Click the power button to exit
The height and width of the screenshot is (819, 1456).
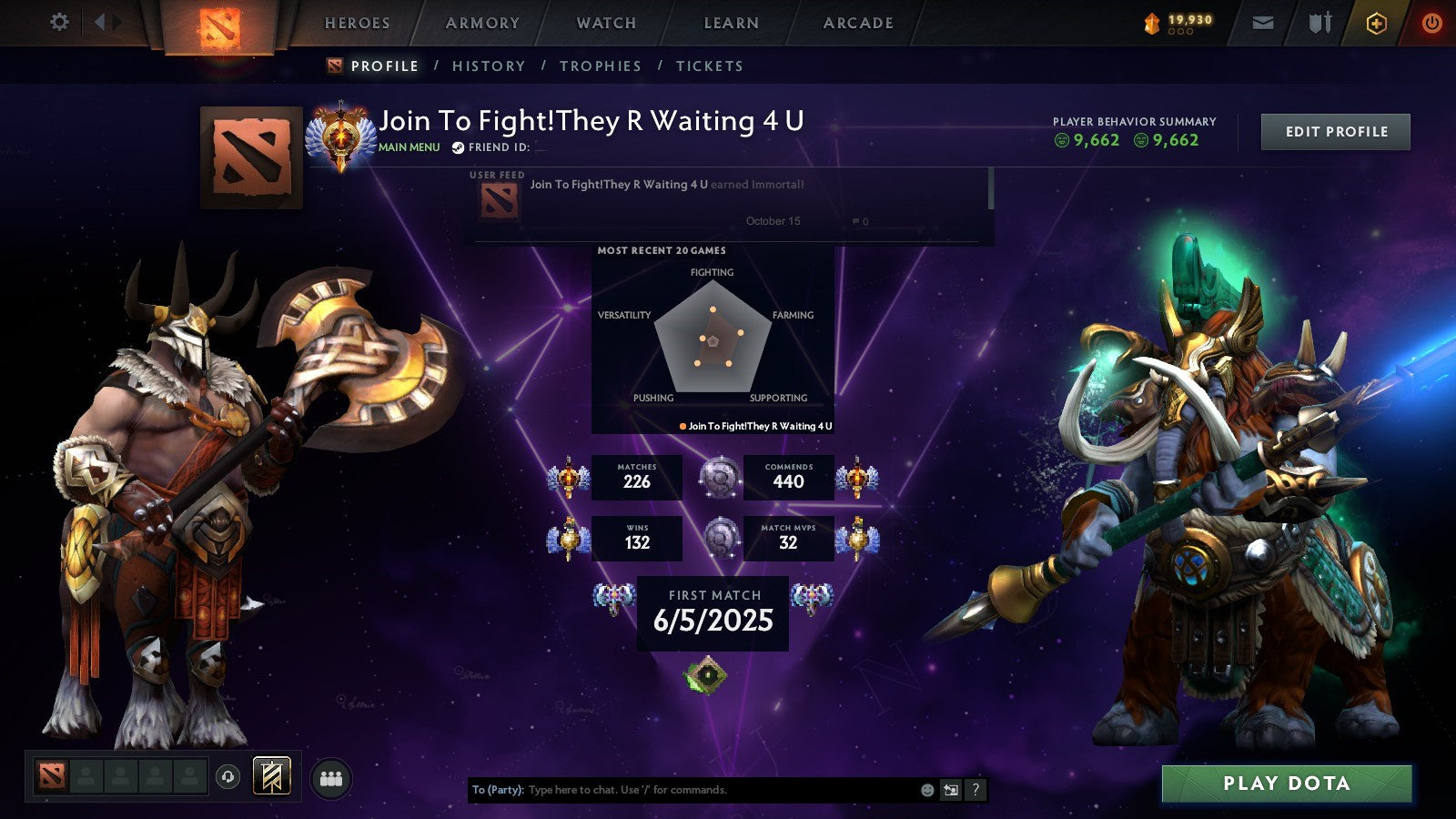coord(1431,23)
